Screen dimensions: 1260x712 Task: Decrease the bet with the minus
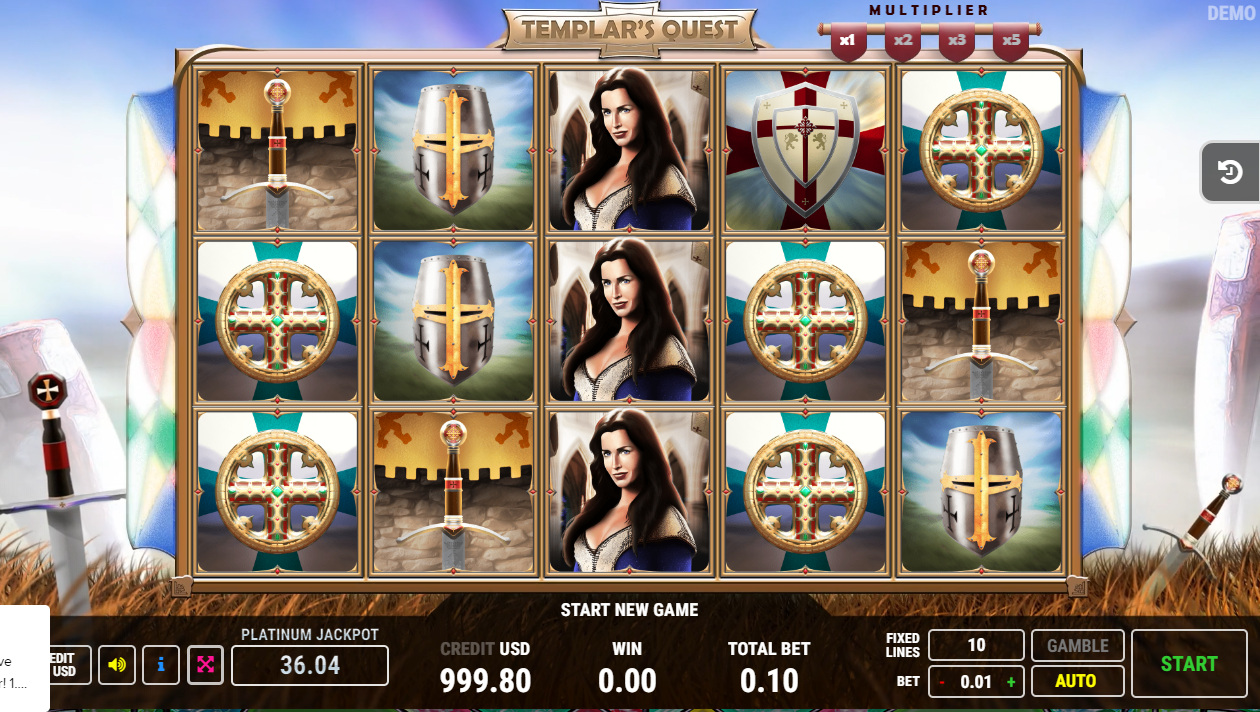[x=941, y=682]
